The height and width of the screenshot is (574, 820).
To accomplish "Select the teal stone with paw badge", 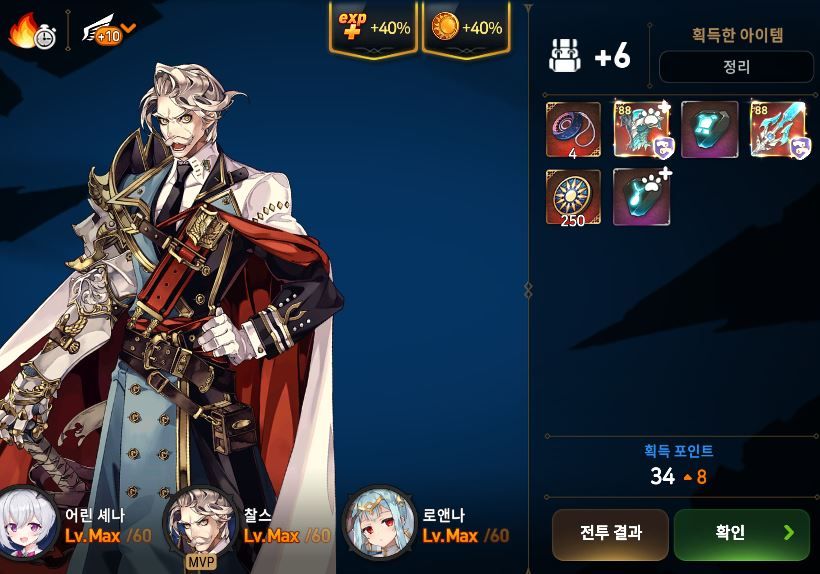I will [641, 197].
